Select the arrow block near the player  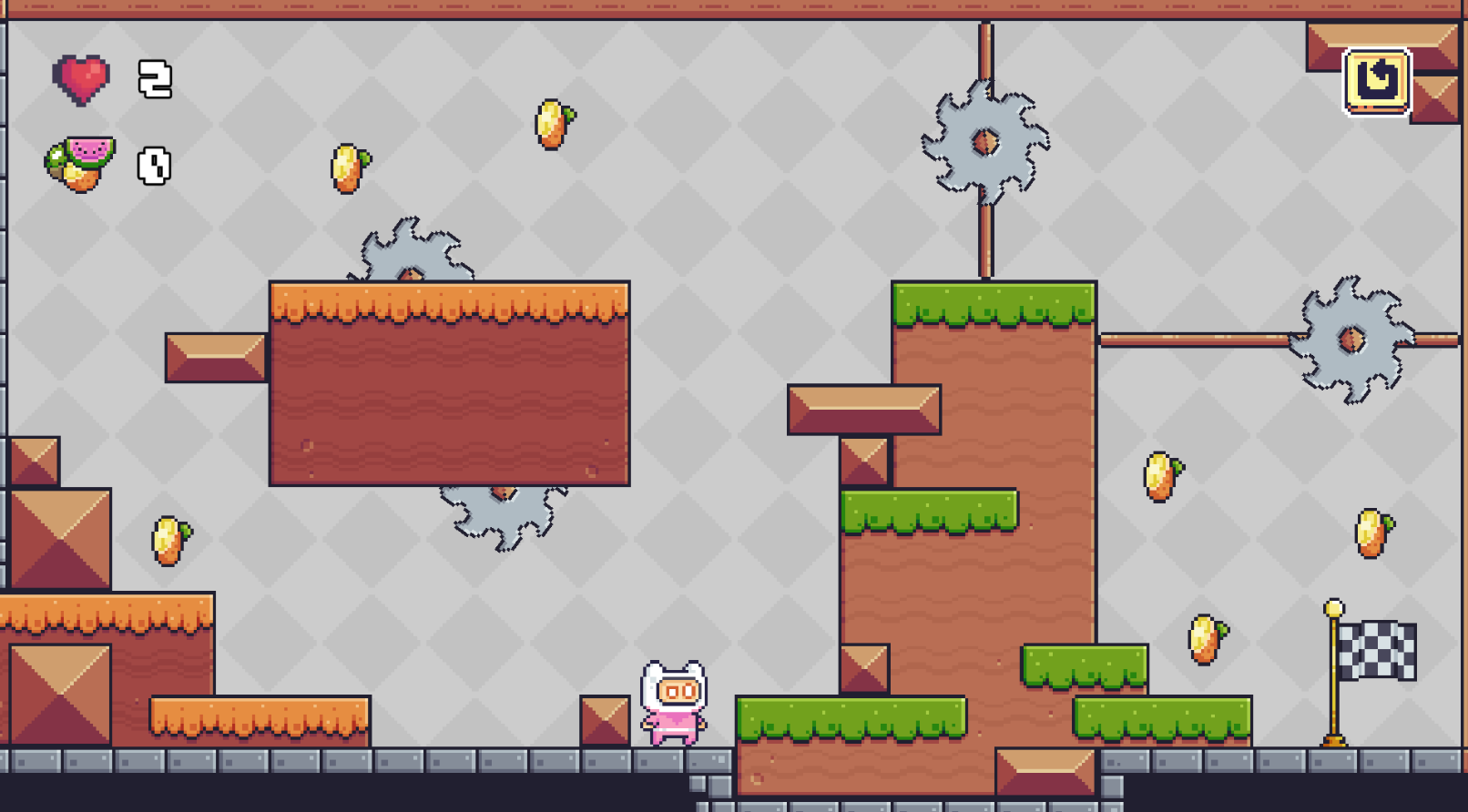coord(605,719)
